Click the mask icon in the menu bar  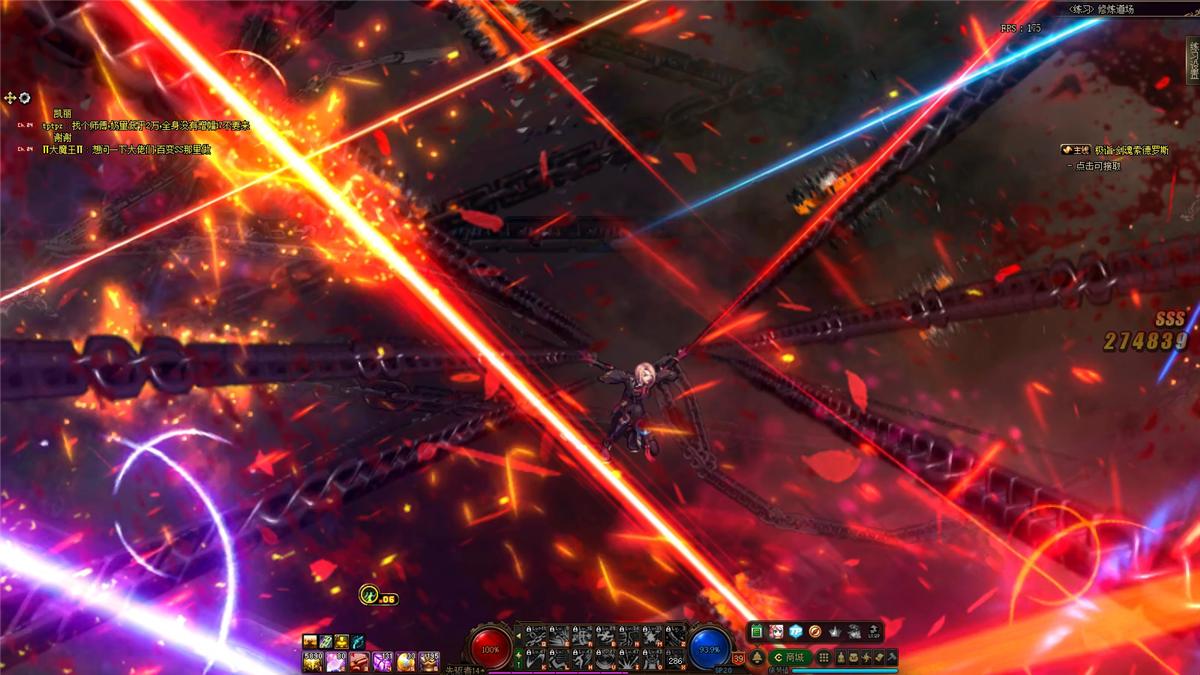click(852, 657)
